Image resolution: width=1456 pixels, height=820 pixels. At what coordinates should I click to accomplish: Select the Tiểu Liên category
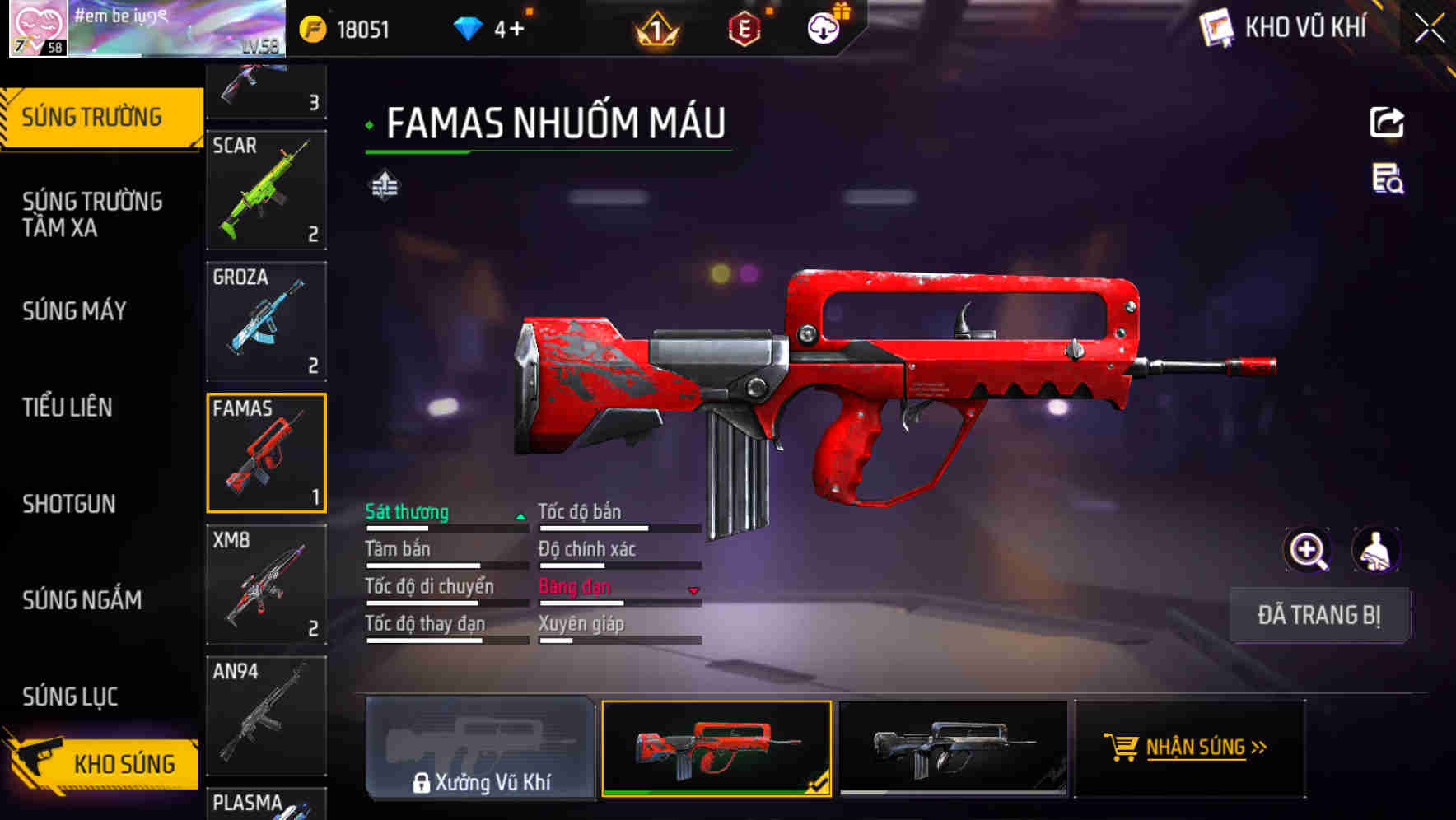click(x=68, y=407)
